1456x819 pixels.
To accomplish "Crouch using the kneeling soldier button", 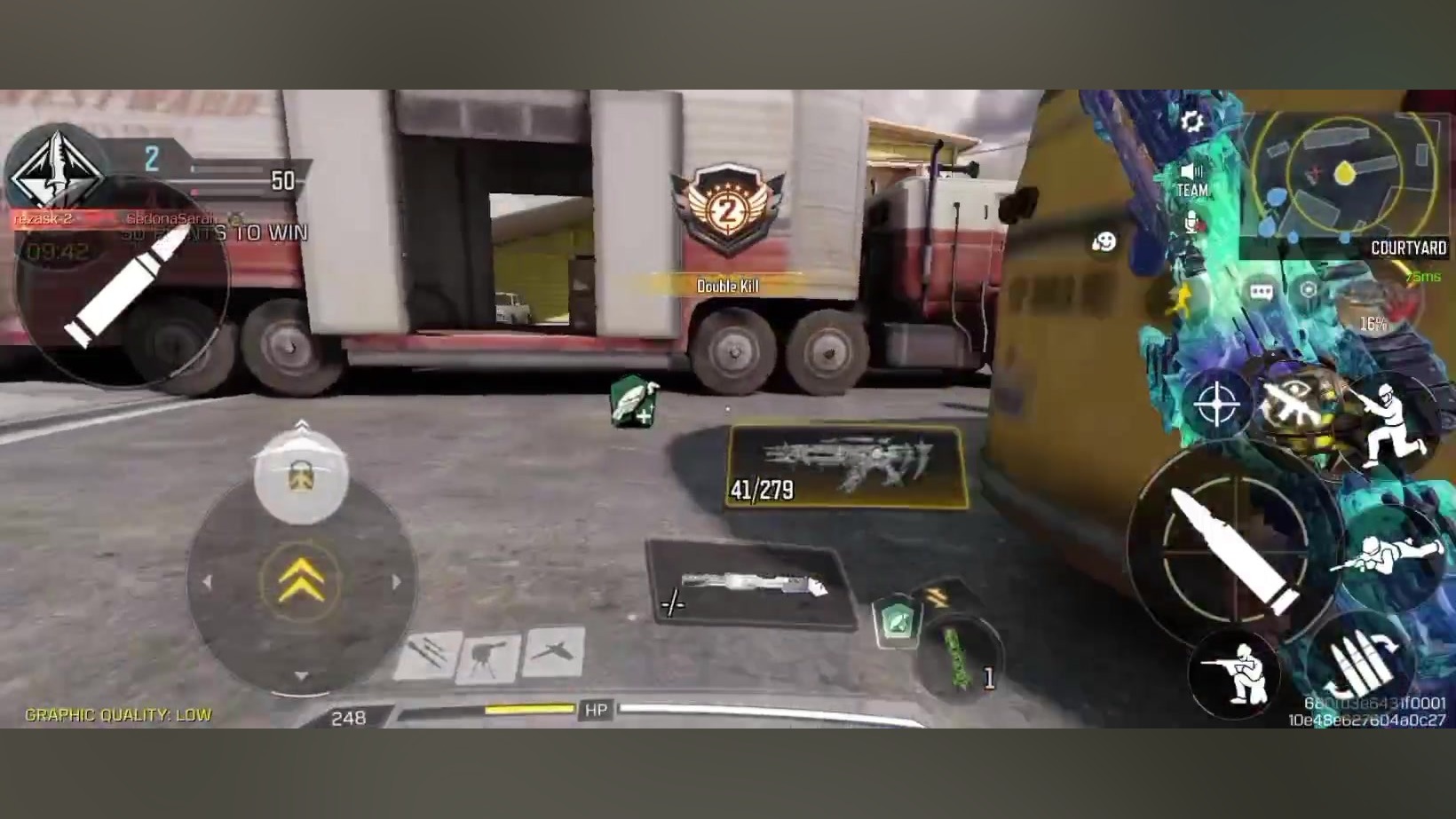I will coord(1235,674).
